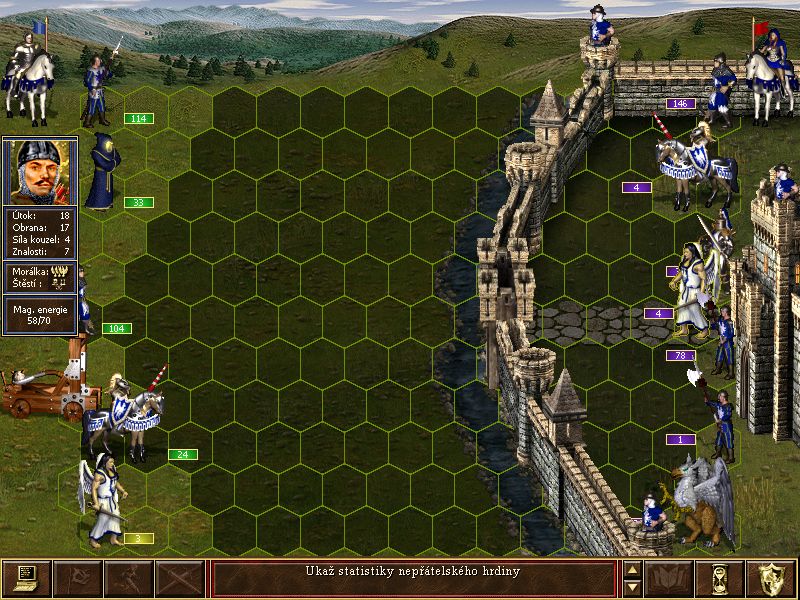This screenshot has width=800, height=600.
Task: Choose the retreat running-figure button
Action: tap(129, 578)
